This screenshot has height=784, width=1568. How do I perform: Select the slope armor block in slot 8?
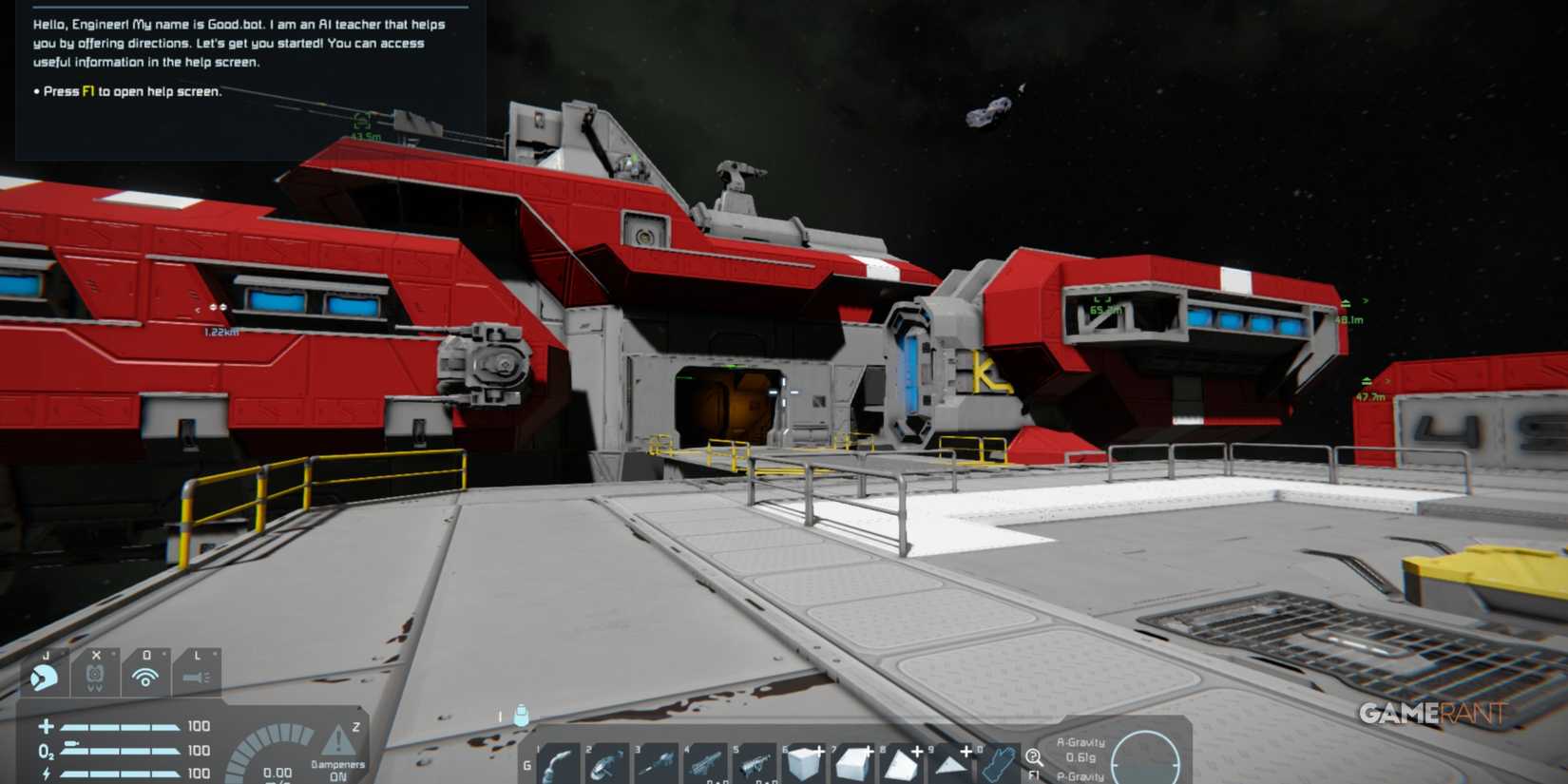pyautogui.click(x=901, y=763)
